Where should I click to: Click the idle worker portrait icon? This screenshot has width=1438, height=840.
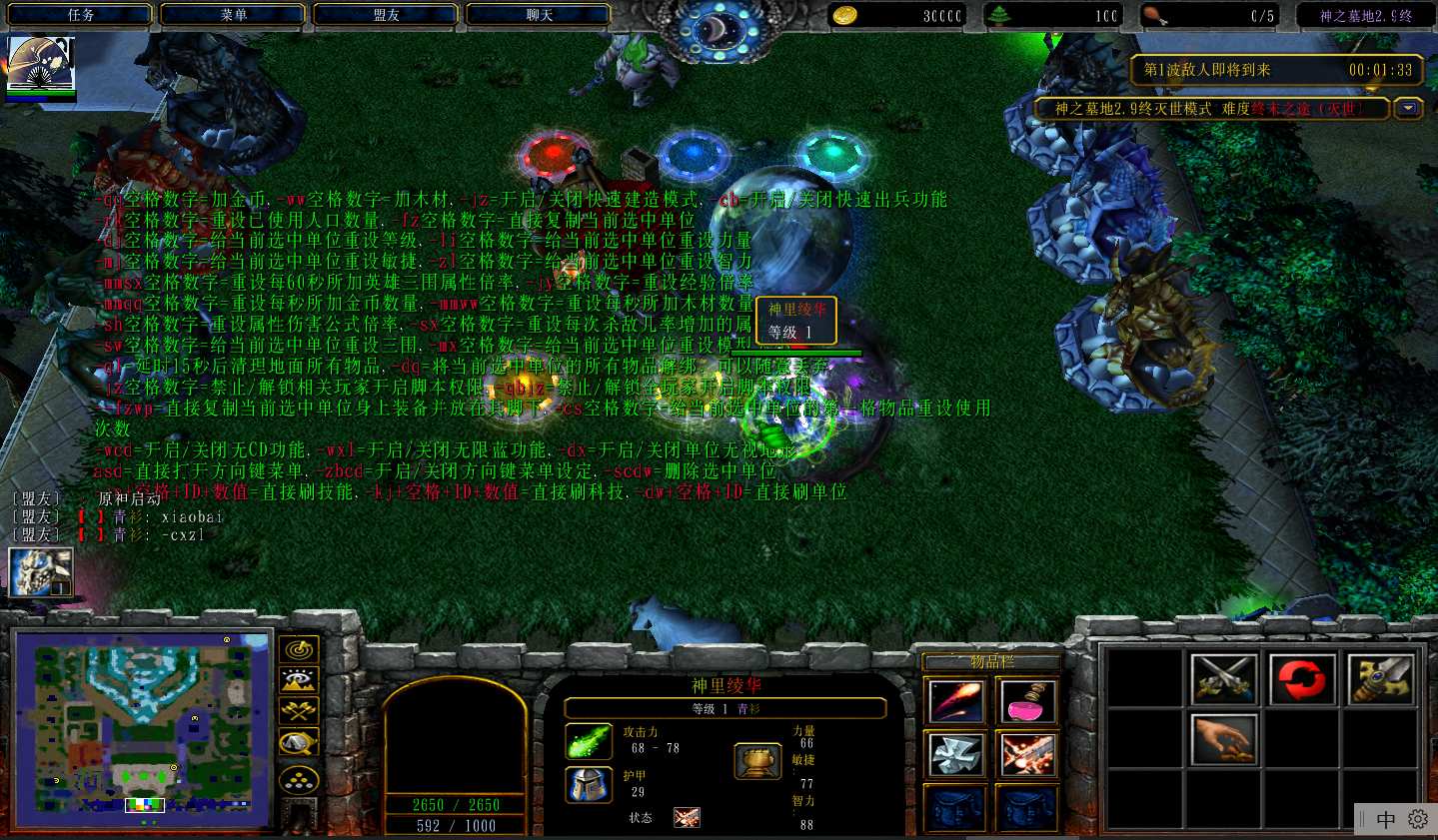pyautogui.click(x=40, y=572)
